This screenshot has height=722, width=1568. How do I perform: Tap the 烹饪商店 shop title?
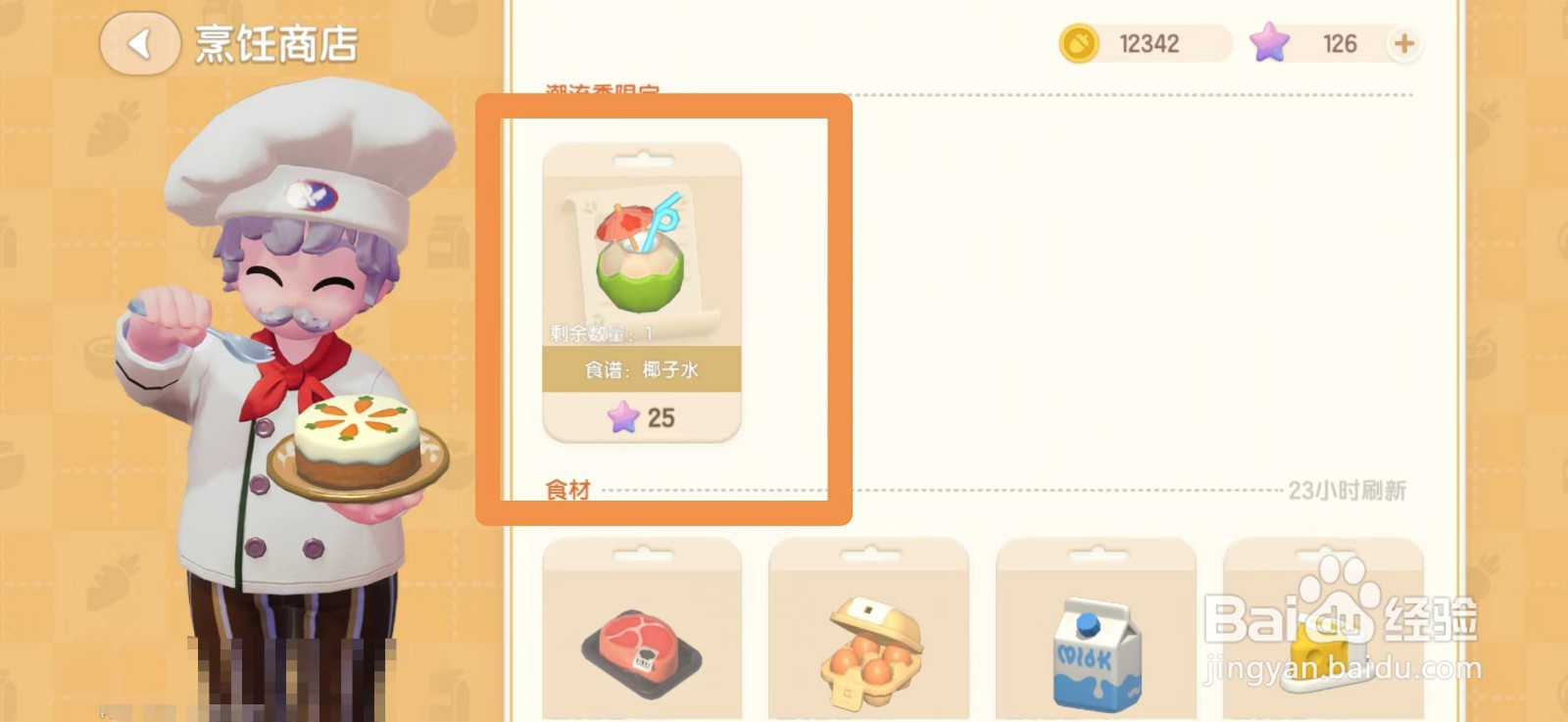pyautogui.click(x=274, y=41)
